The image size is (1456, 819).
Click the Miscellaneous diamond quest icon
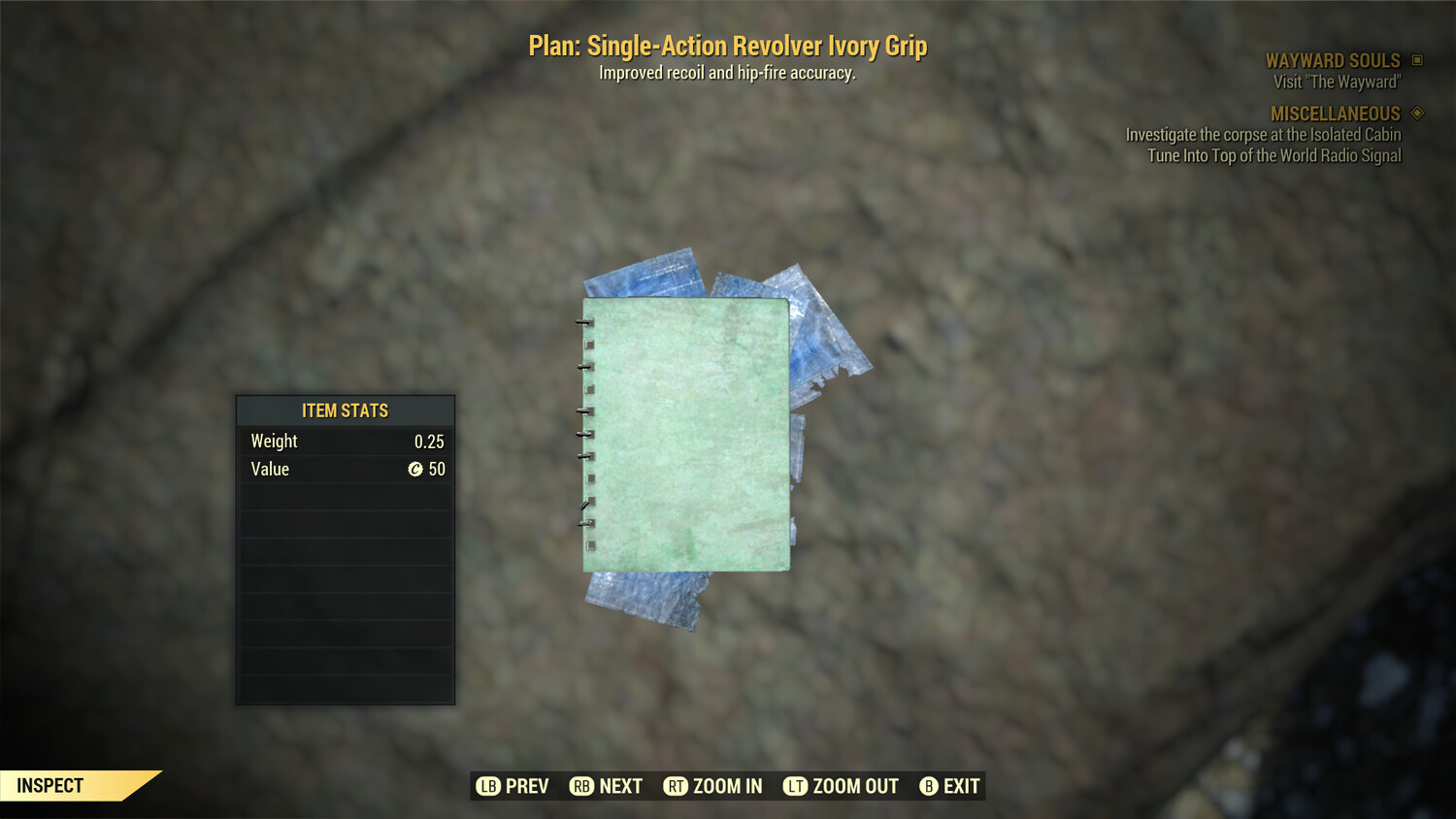pos(1416,113)
